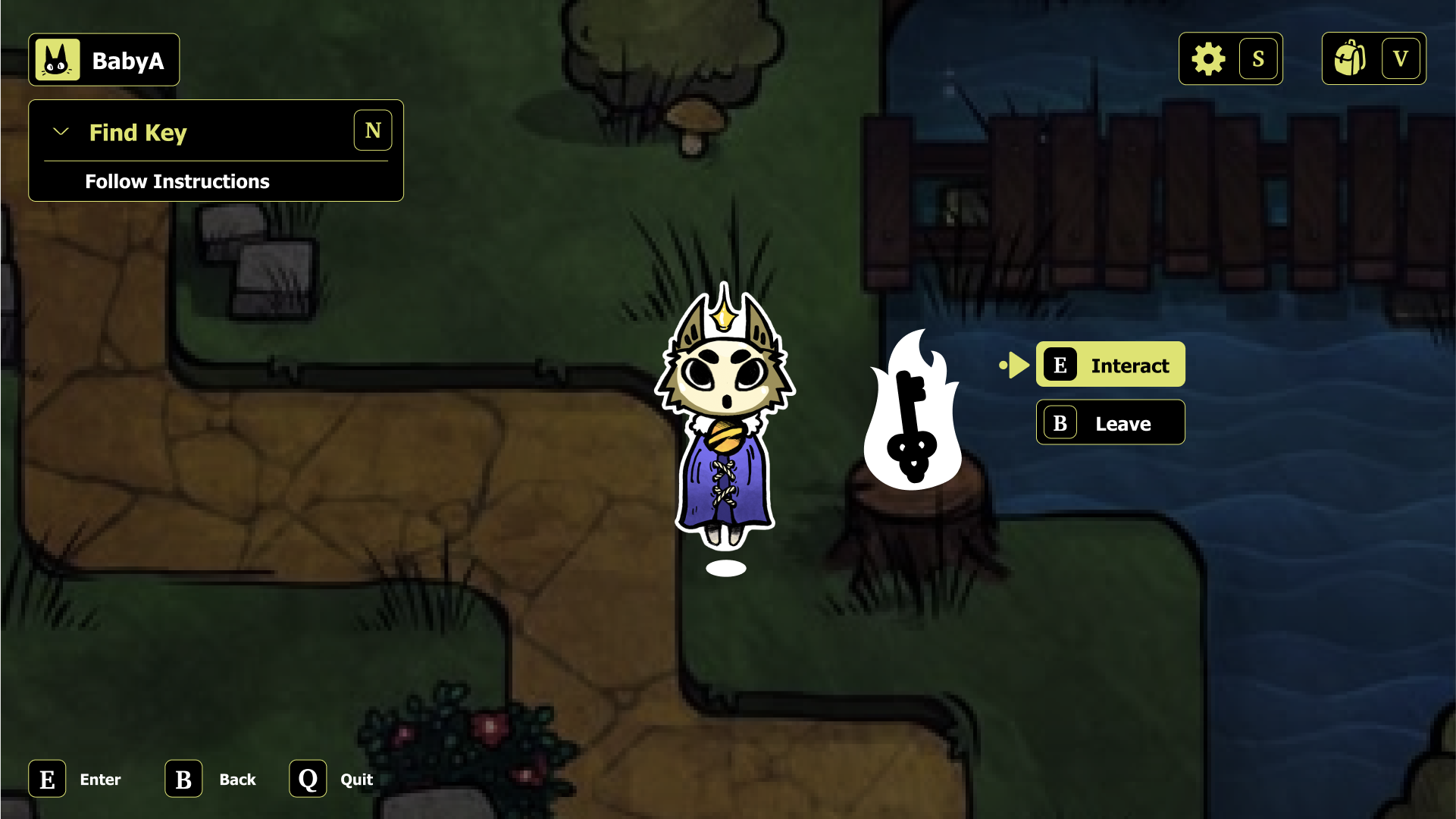The image size is (1456, 819).
Task: Click the Q key icon in the hotkey bar
Action: tap(307, 779)
